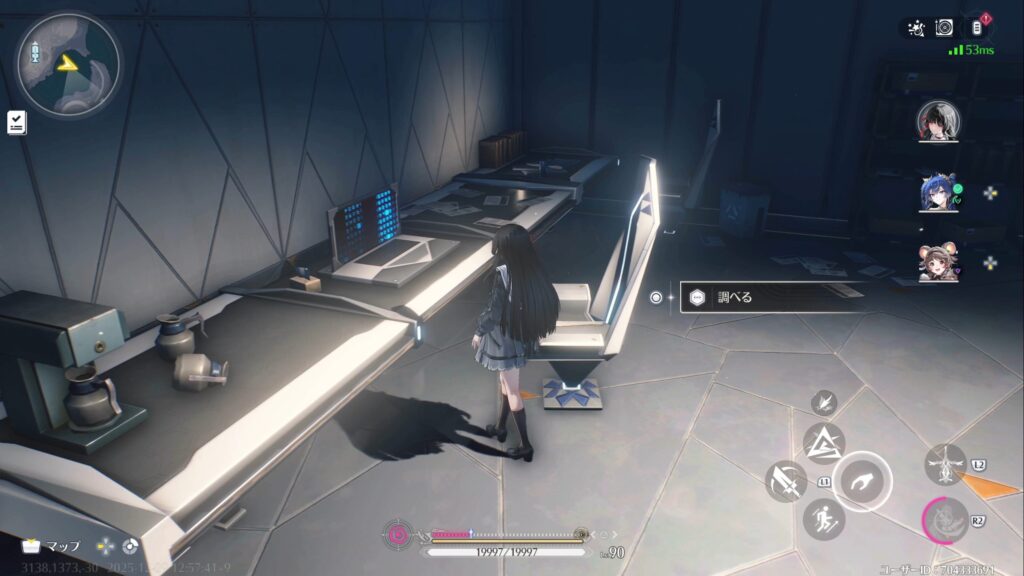This screenshot has width=1024, height=576.
Task: Switch to the brown-haired character with round ears
Action: pyautogui.click(x=938, y=262)
